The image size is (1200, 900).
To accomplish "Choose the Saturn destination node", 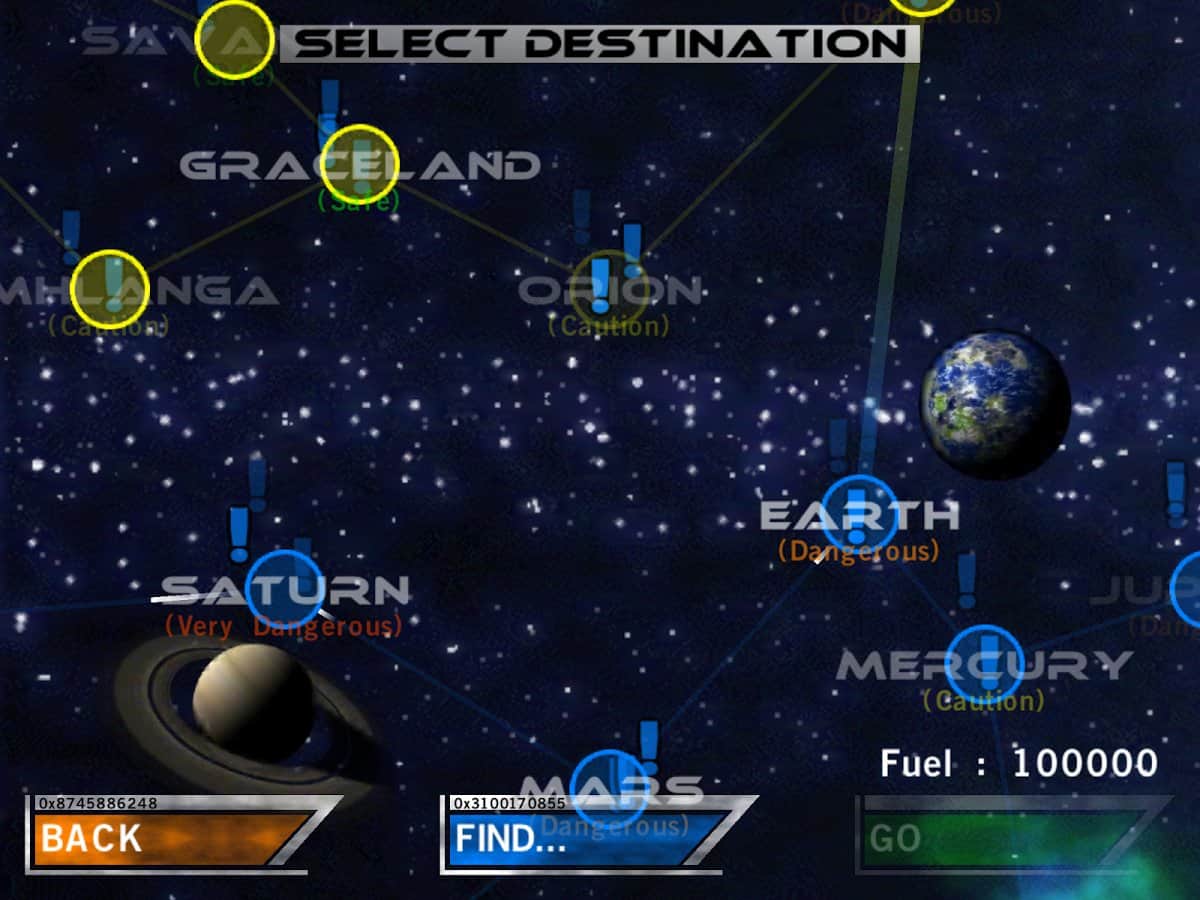I will (x=285, y=588).
